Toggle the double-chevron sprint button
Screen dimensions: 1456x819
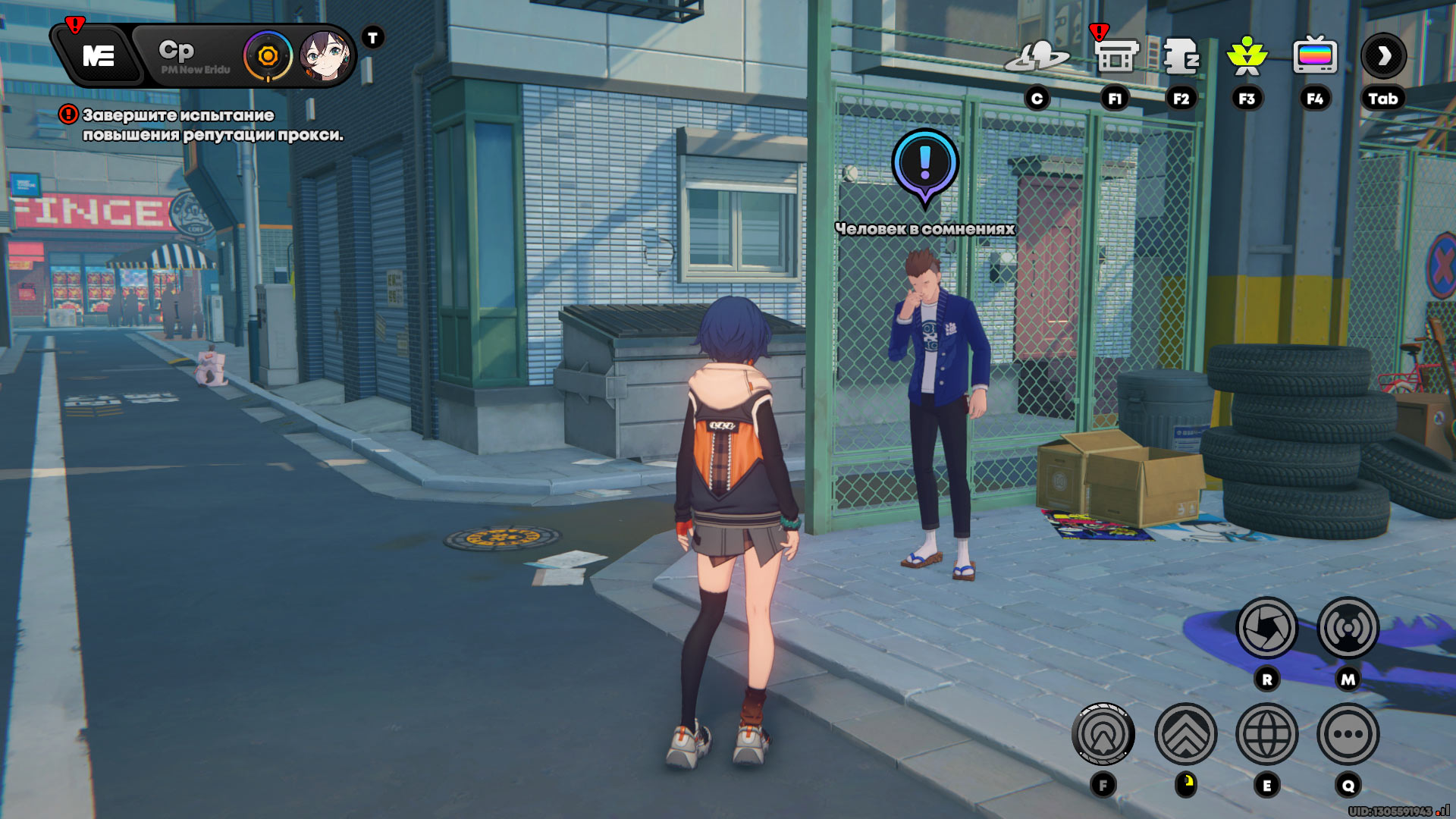pyautogui.click(x=1185, y=734)
